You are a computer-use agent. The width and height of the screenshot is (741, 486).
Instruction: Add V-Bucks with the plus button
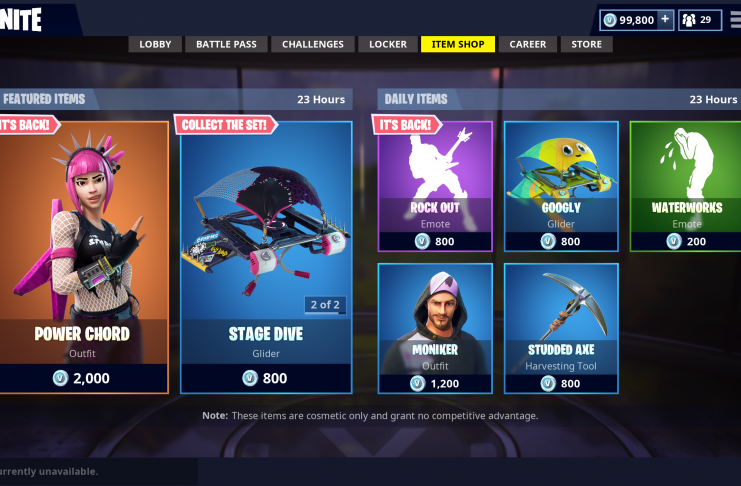pyautogui.click(x=664, y=19)
